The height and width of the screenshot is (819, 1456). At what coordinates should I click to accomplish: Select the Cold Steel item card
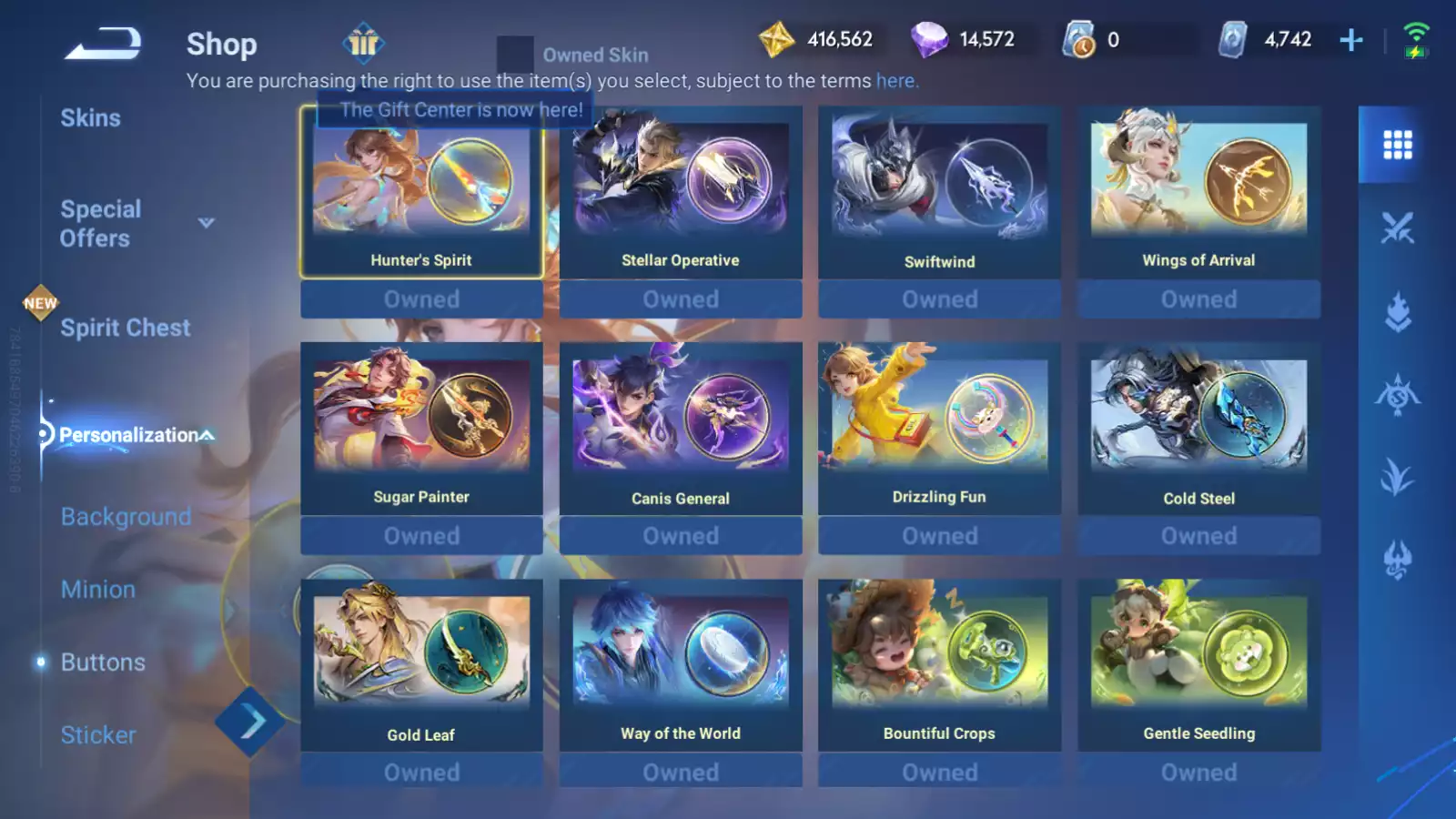coord(1198,428)
